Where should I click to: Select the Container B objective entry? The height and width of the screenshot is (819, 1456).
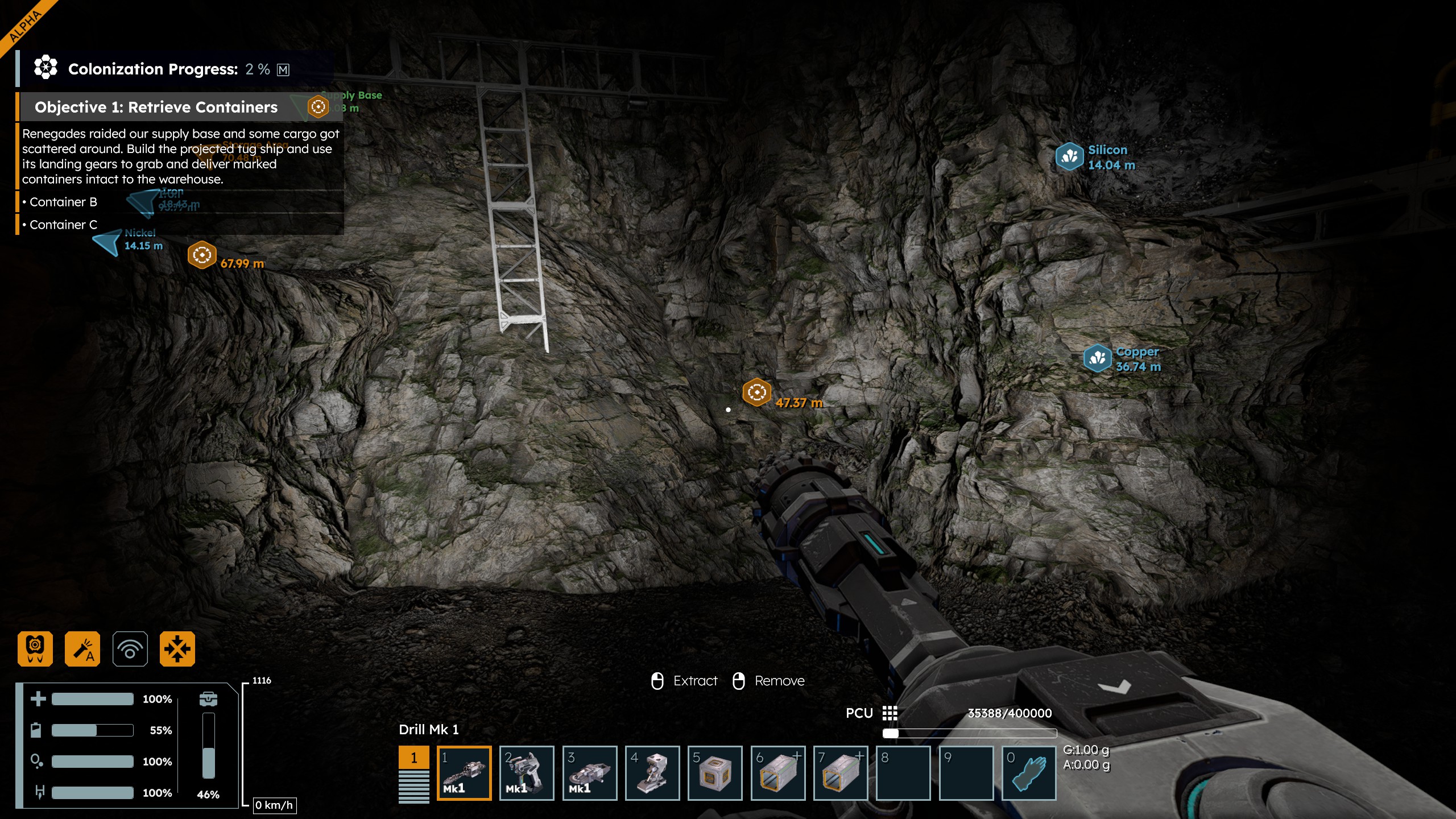(x=63, y=202)
